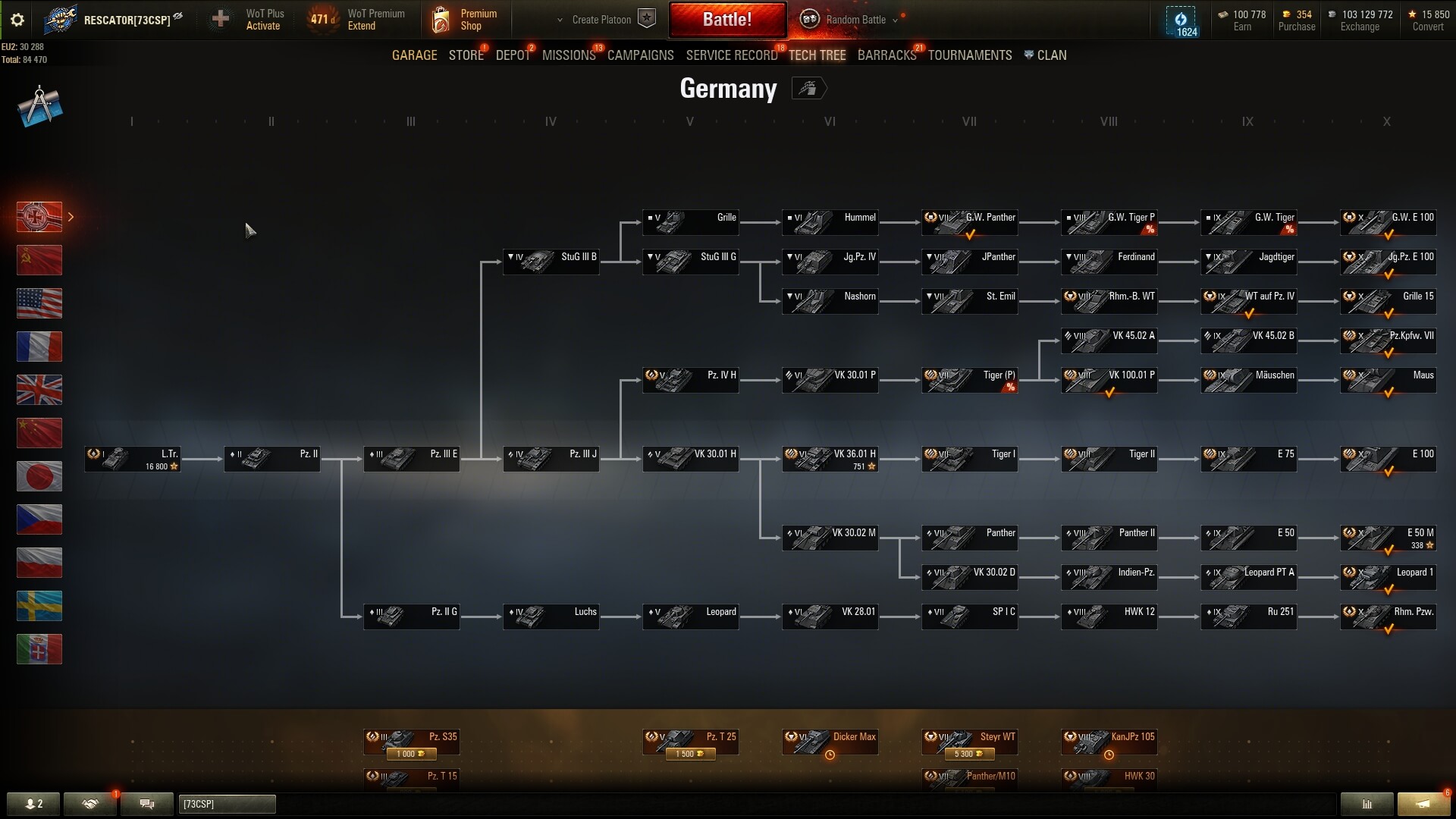This screenshot has width=1456, height=819.
Task: Open the Barracks tab
Action: point(886,55)
